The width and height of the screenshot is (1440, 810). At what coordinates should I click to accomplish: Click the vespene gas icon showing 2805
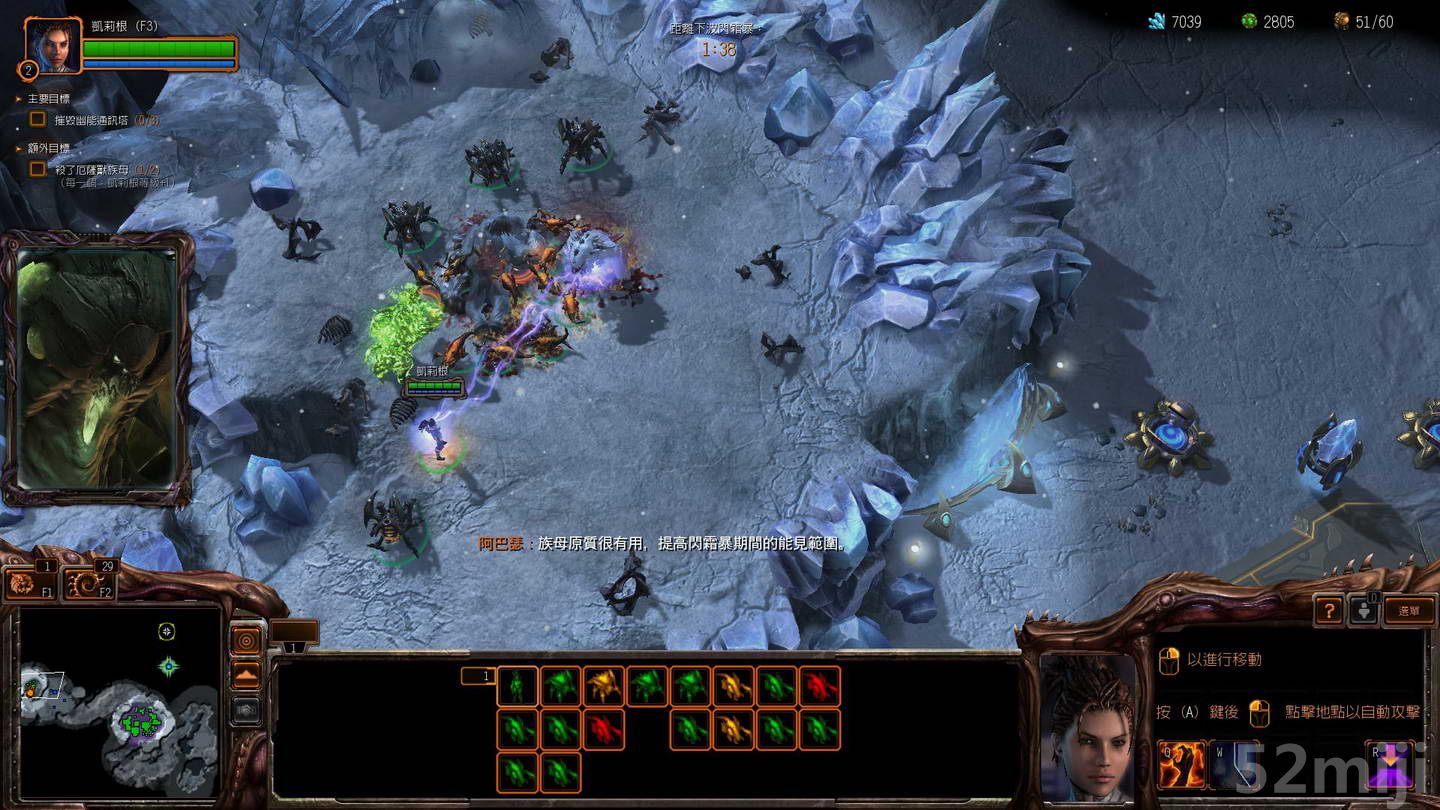click(1251, 20)
